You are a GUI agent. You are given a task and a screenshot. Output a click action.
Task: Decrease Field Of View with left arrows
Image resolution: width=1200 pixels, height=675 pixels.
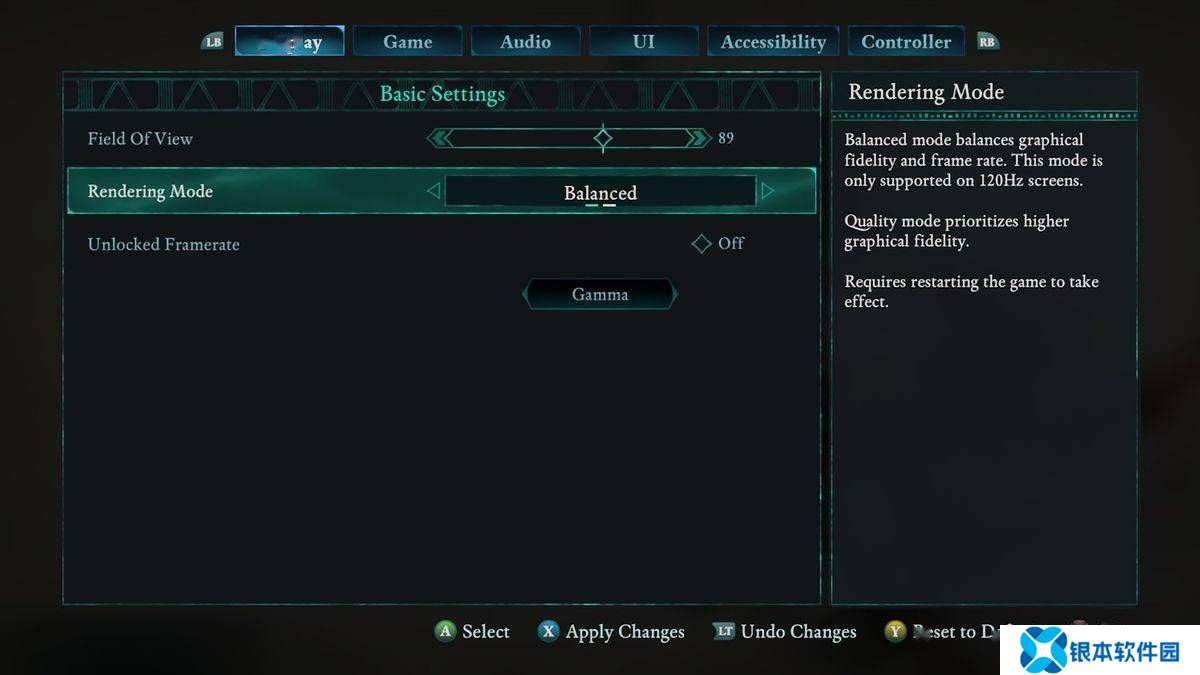point(440,138)
